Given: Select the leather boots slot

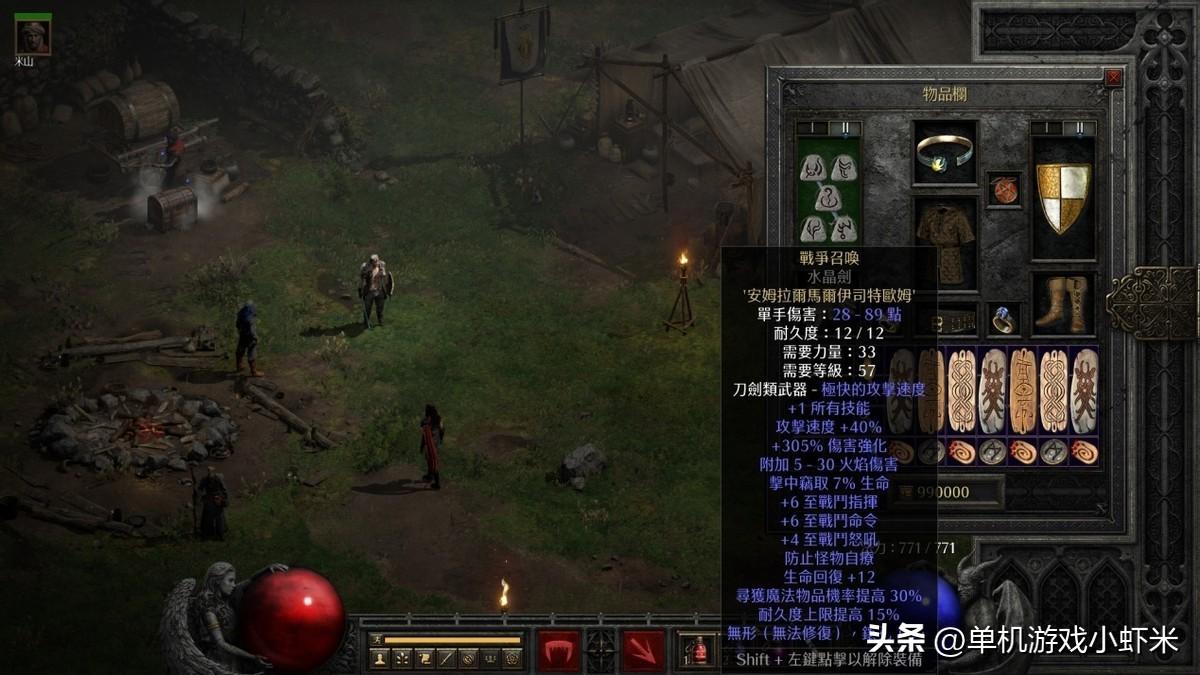Looking at the screenshot, I should (1063, 303).
